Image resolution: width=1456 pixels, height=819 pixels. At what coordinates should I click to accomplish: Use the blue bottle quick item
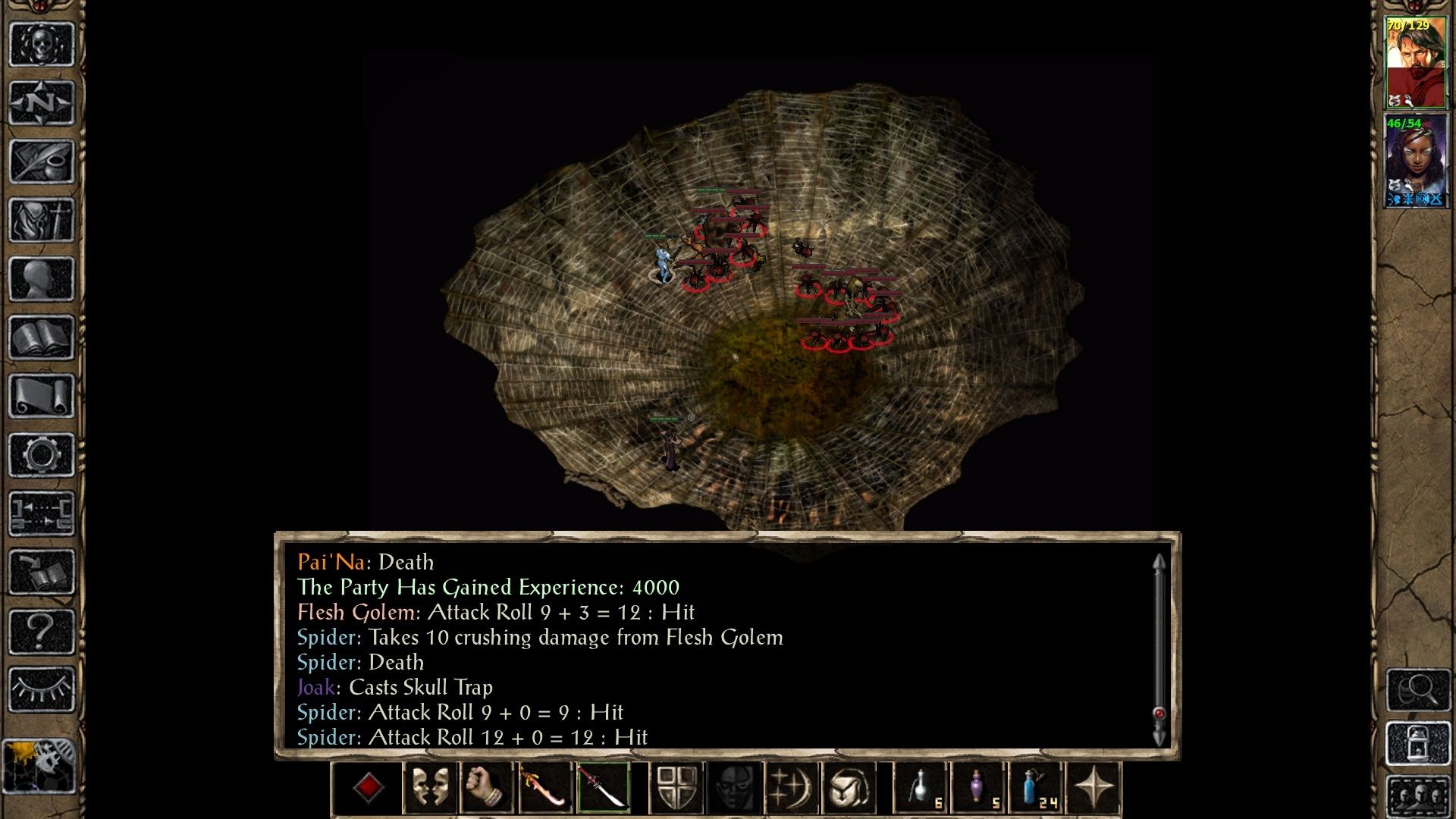pyautogui.click(x=1031, y=787)
